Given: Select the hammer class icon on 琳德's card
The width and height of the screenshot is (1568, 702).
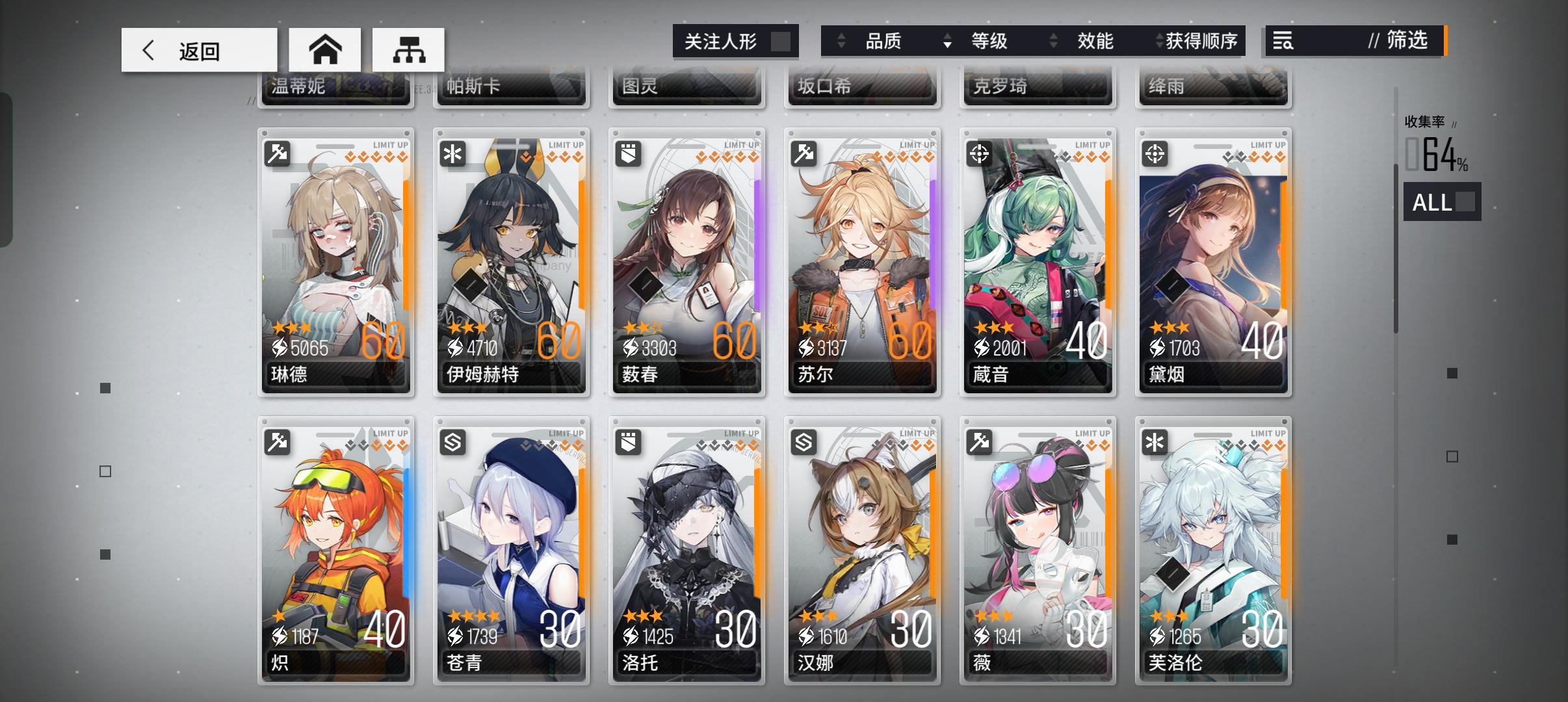Looking at the screenshot, I should (x=278, y=155).
